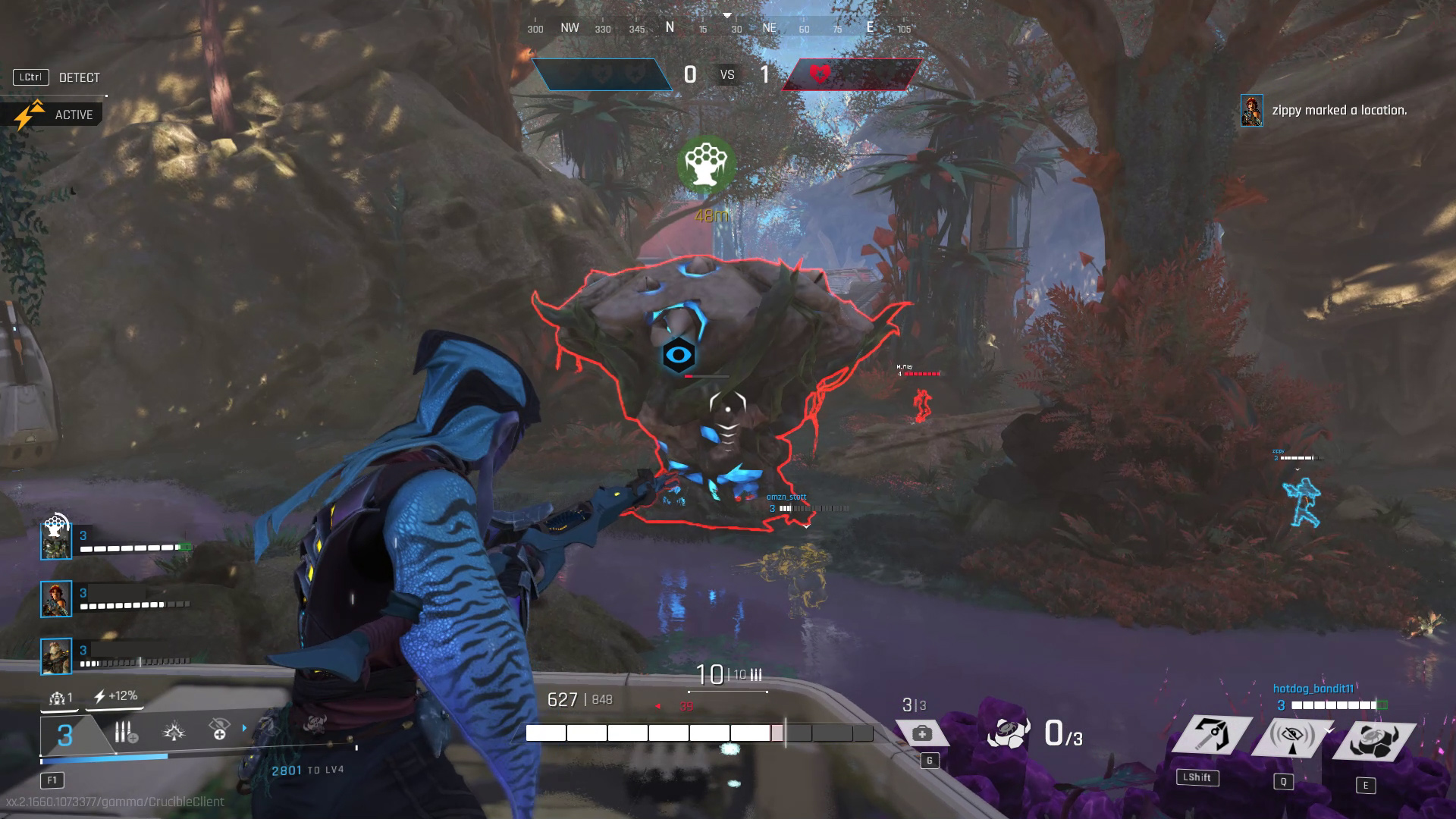The width and height of the screenshot is (1456, 819).
Task: View the bullets-plus ammo upgrade icon
Action: (125, 733)
